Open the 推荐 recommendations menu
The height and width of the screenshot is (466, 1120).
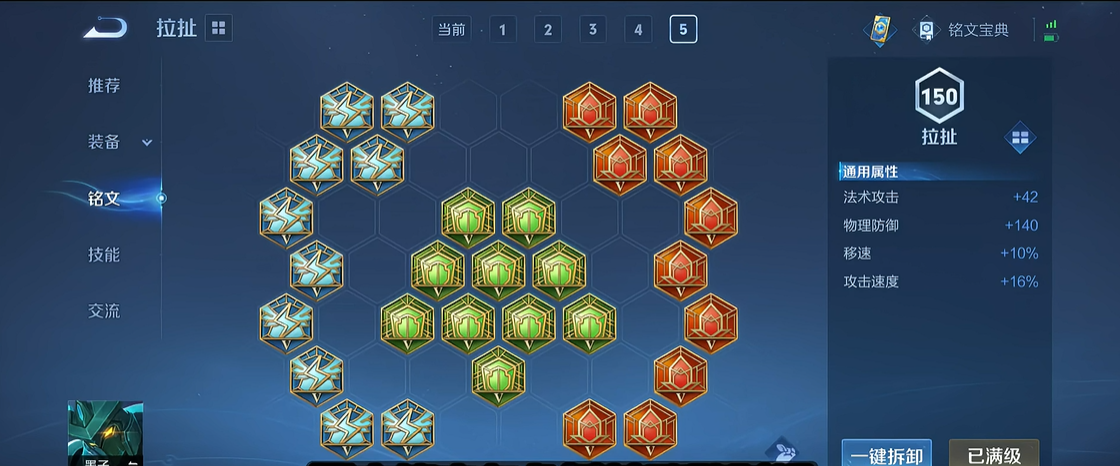pyautogui.click(x=104, y=86)
